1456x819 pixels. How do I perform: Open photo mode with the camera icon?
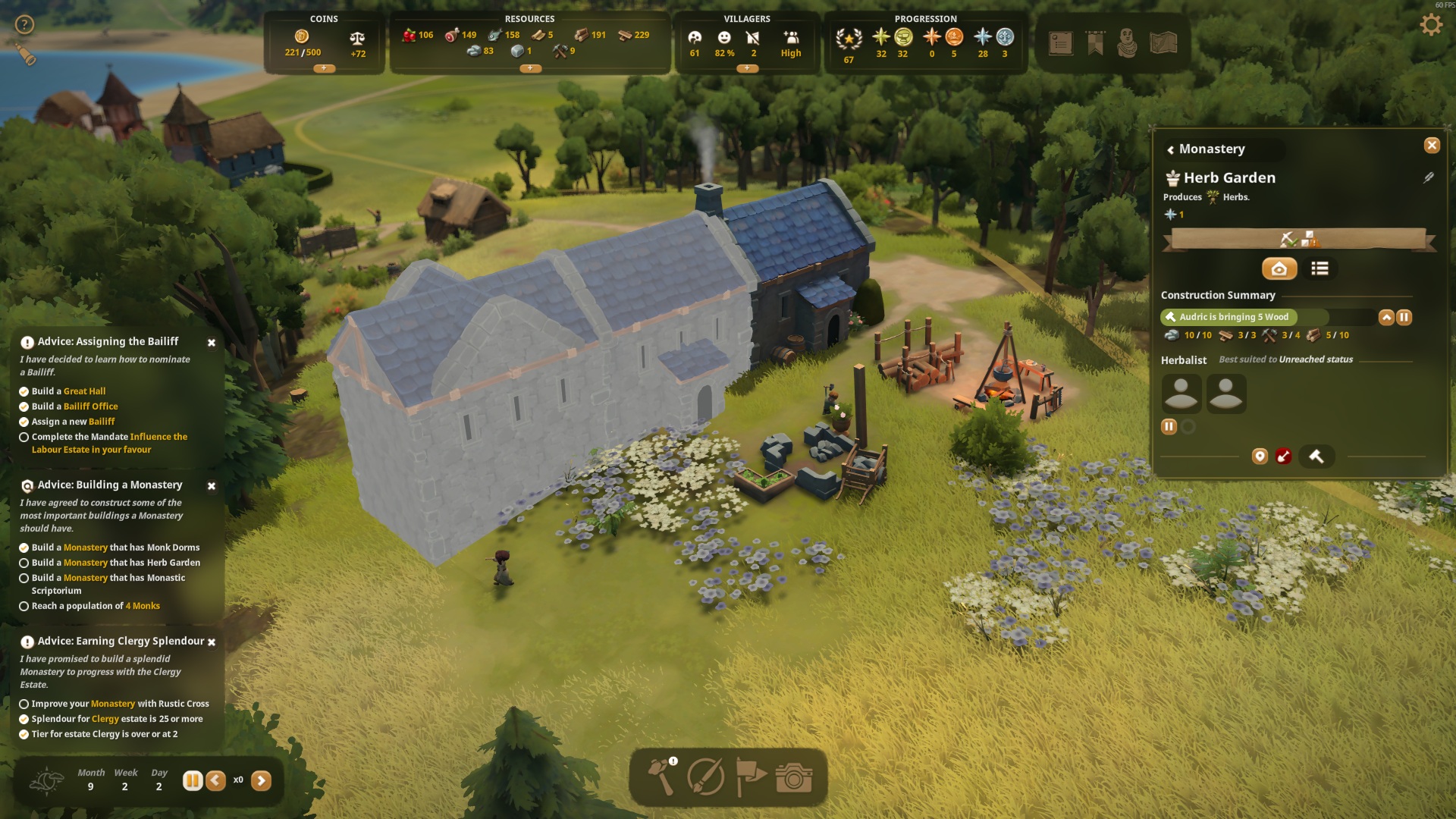click(x=793, y=777)
